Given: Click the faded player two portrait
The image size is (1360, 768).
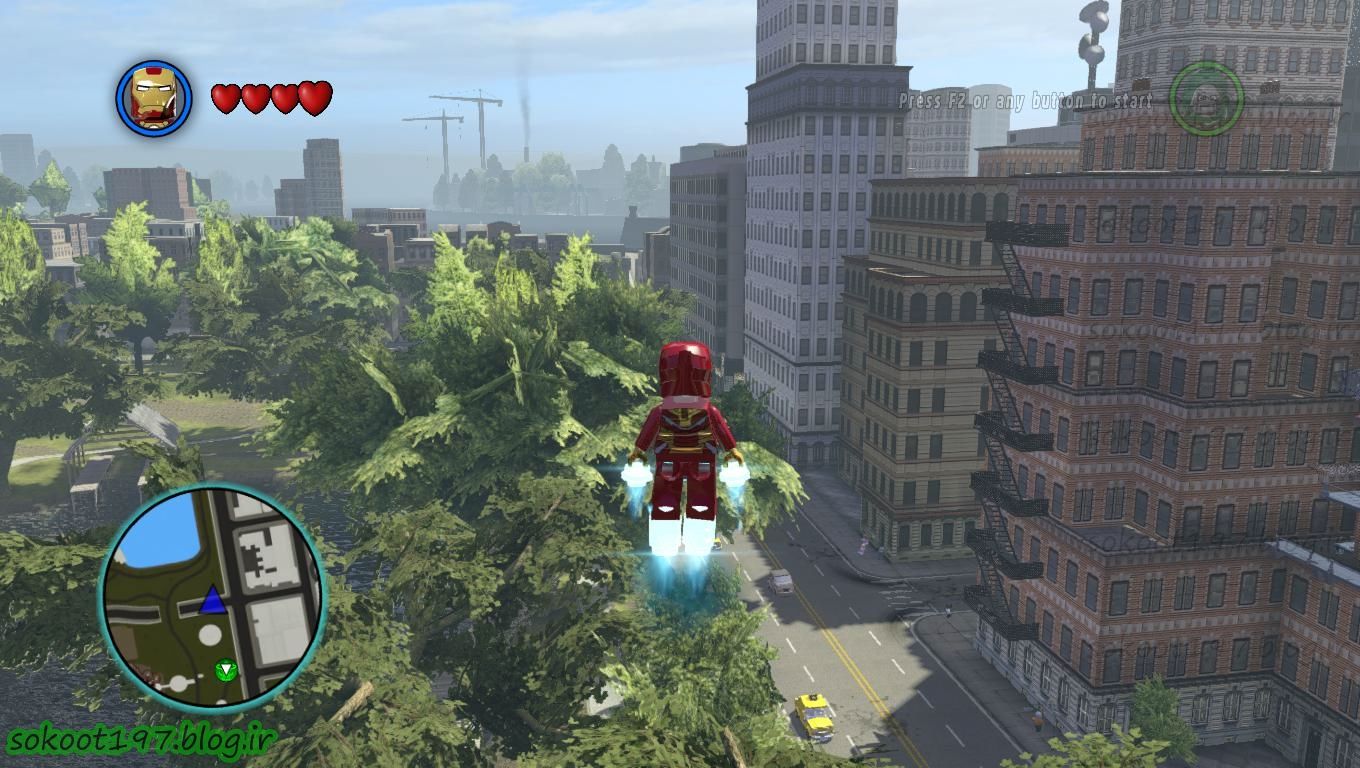Looking at the screenshot, I should [1206, 99].
